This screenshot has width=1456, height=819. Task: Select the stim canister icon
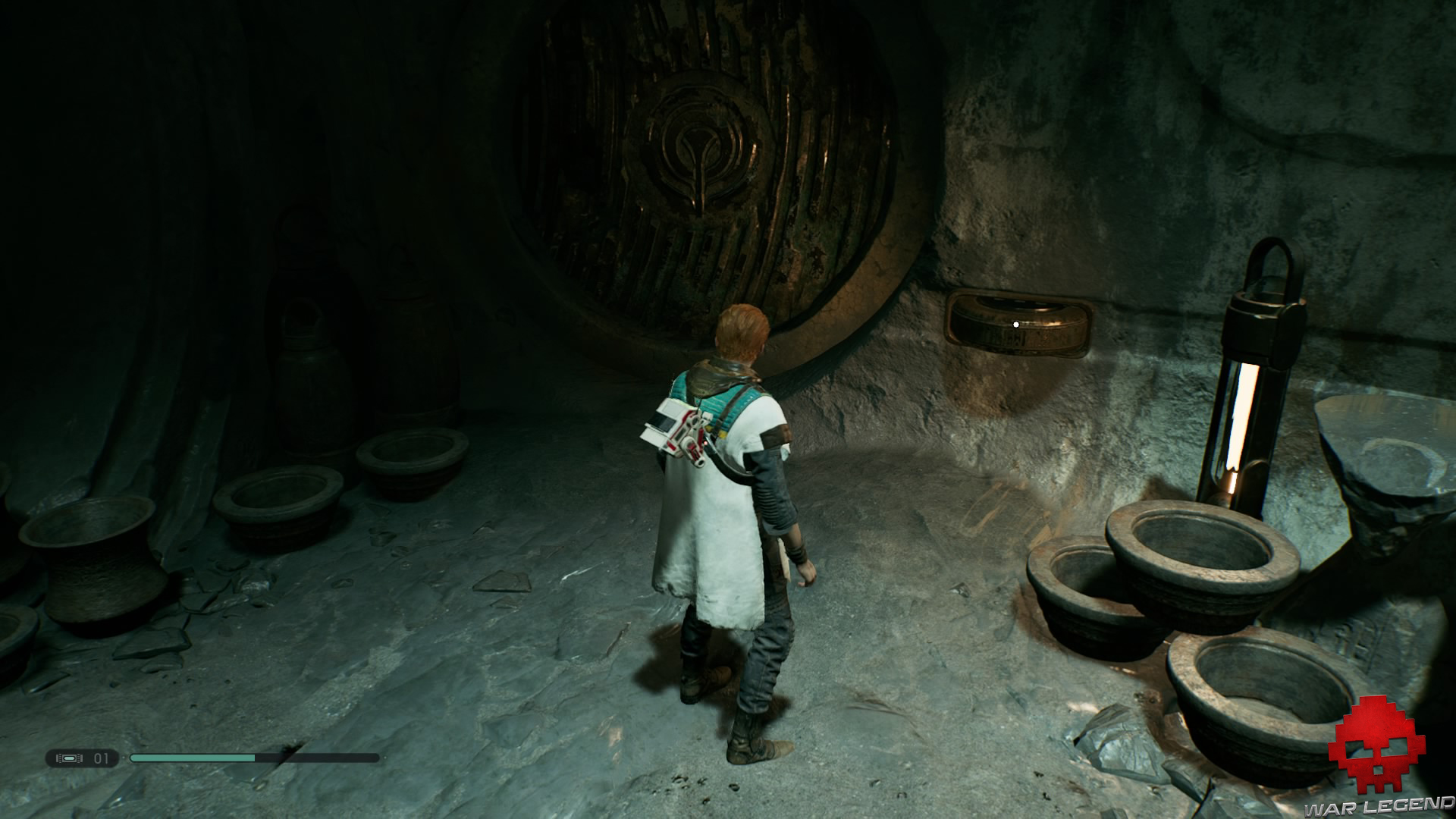[71, 758]
